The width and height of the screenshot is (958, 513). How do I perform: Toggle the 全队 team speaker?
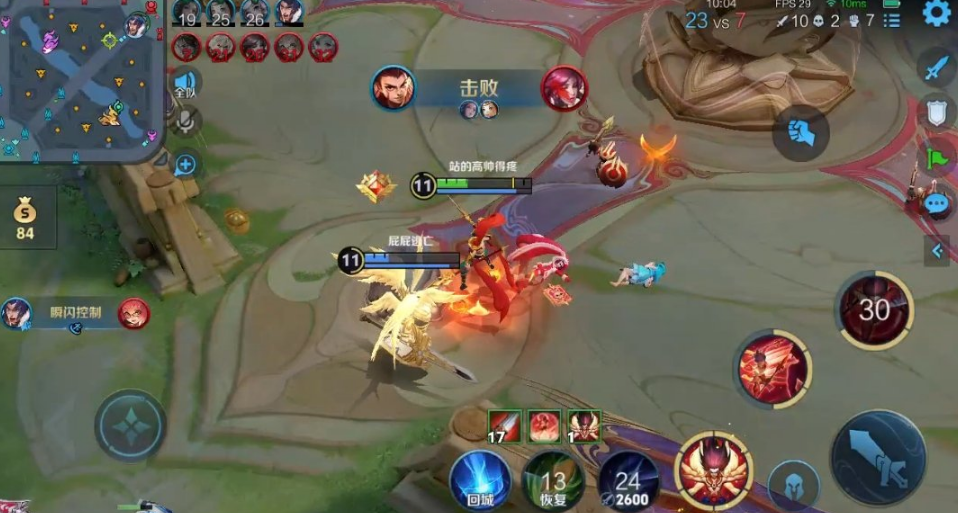[185, 83]
